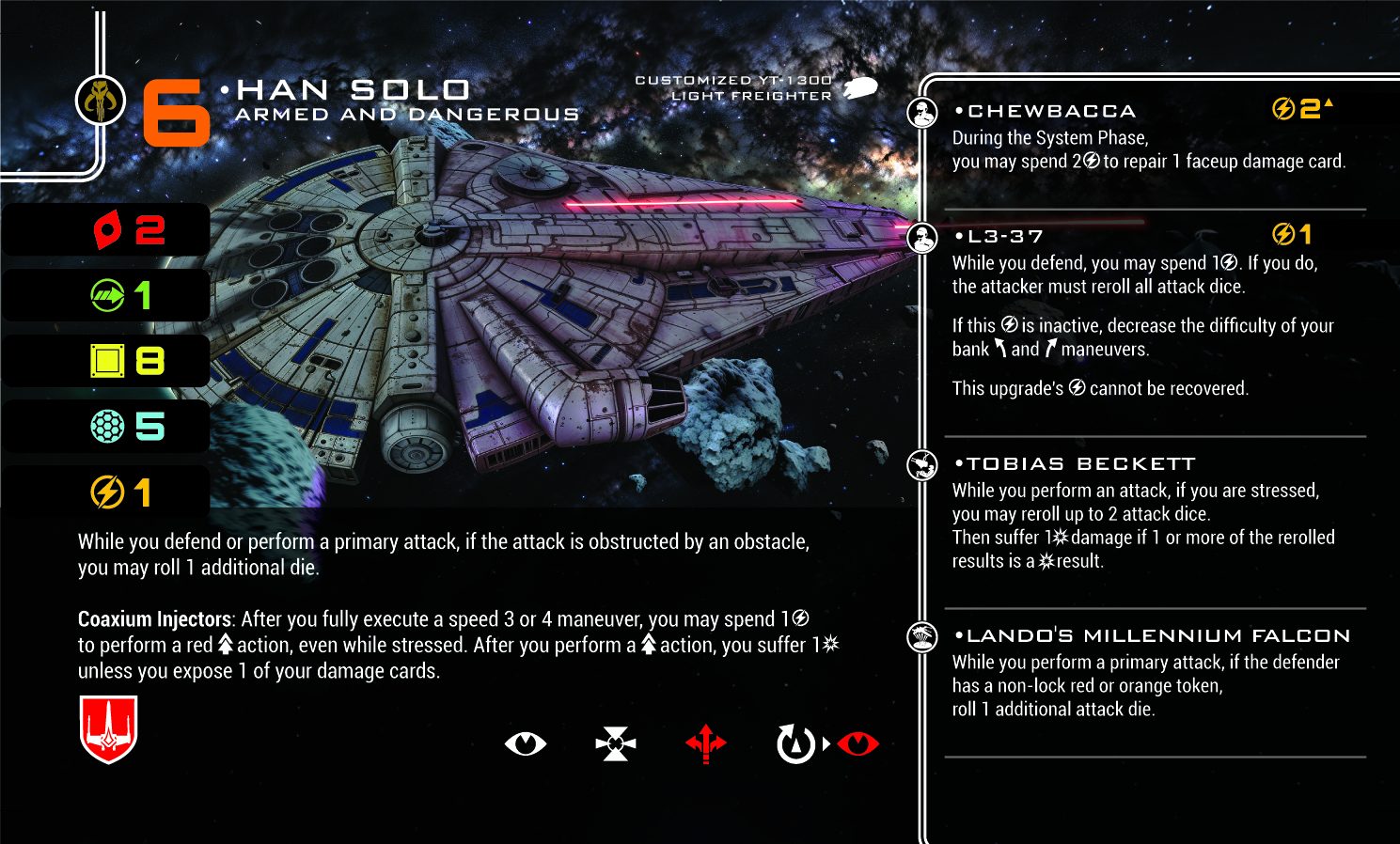Click the YT-1300 ship silhouette icon
The height and width of the screenshot is (844, 1400).
(x=860, y=88)
